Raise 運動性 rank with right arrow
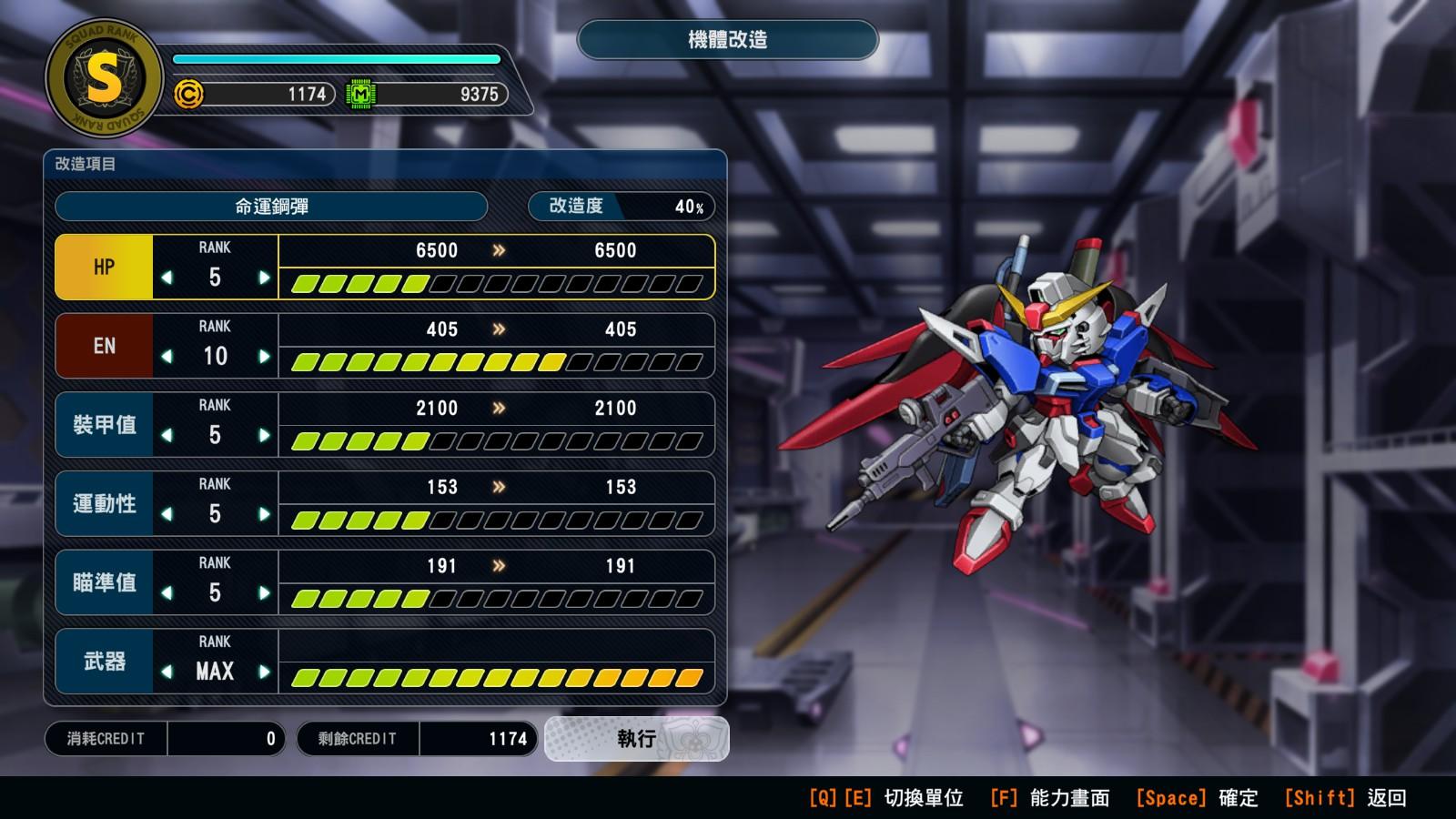The width and height of the screenshot is (1456, 819). 264,514
